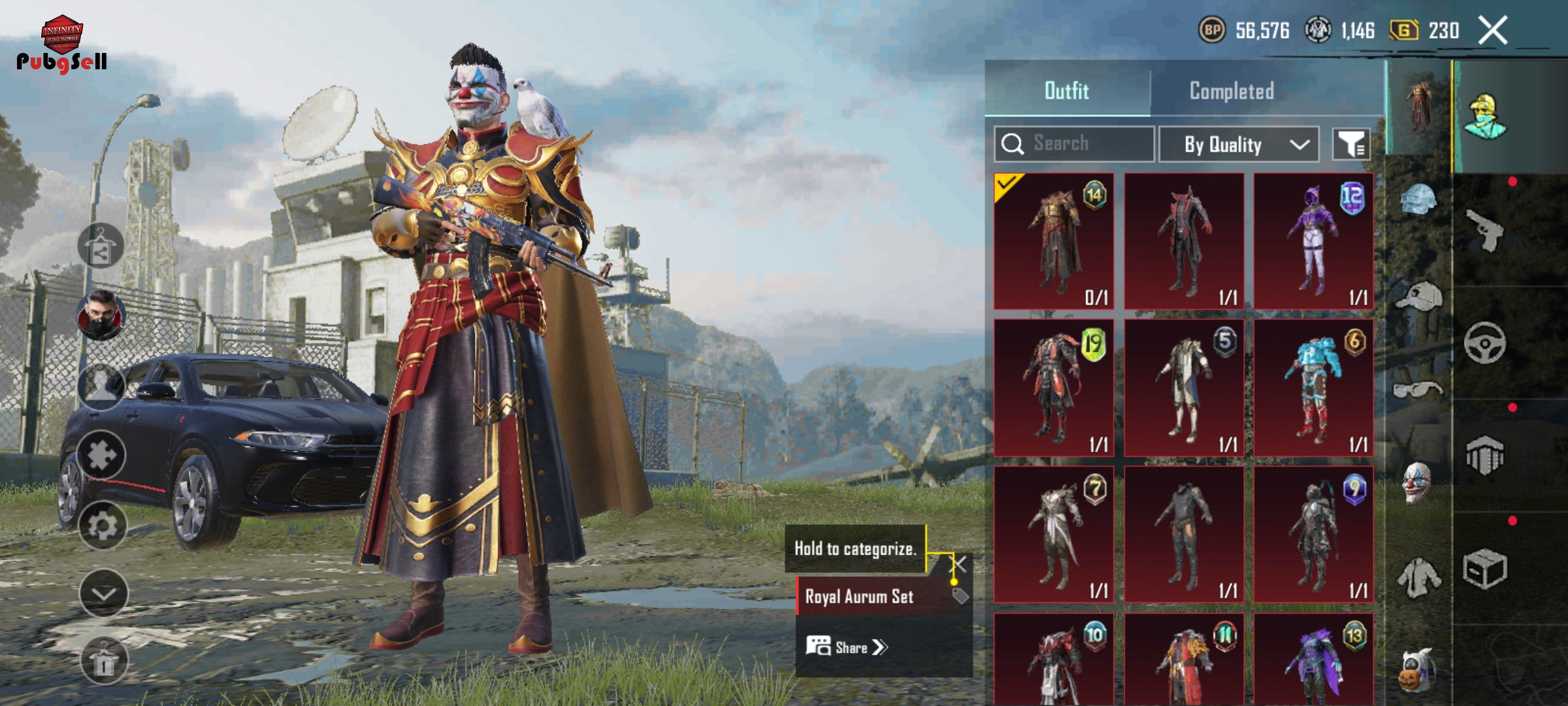The height and width of the screenshot is (706, 1568).
Task: Select the blue armored outfit numbered 6
Action: pos(1313,388)
